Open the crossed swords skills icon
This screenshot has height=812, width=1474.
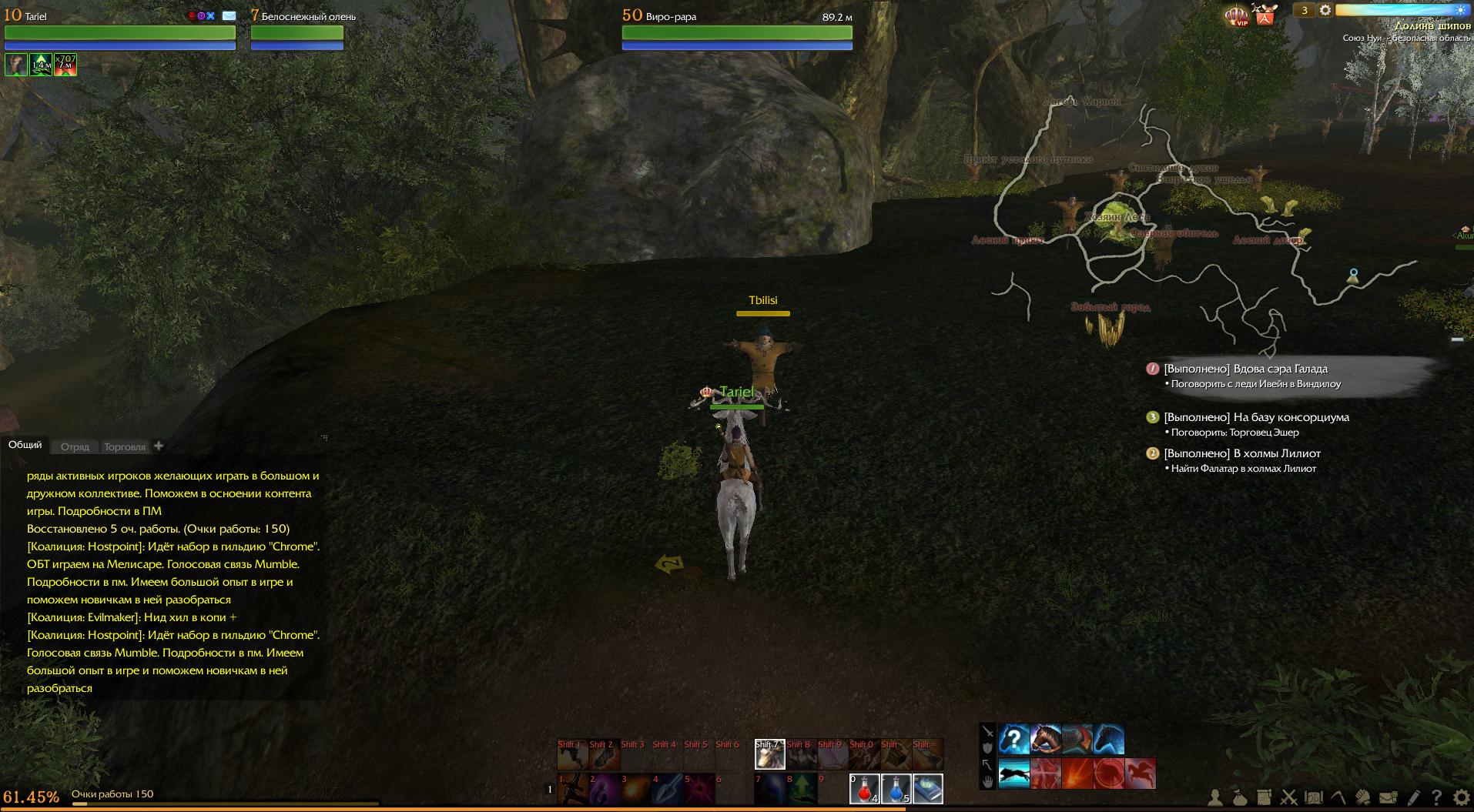point(1288,798)
